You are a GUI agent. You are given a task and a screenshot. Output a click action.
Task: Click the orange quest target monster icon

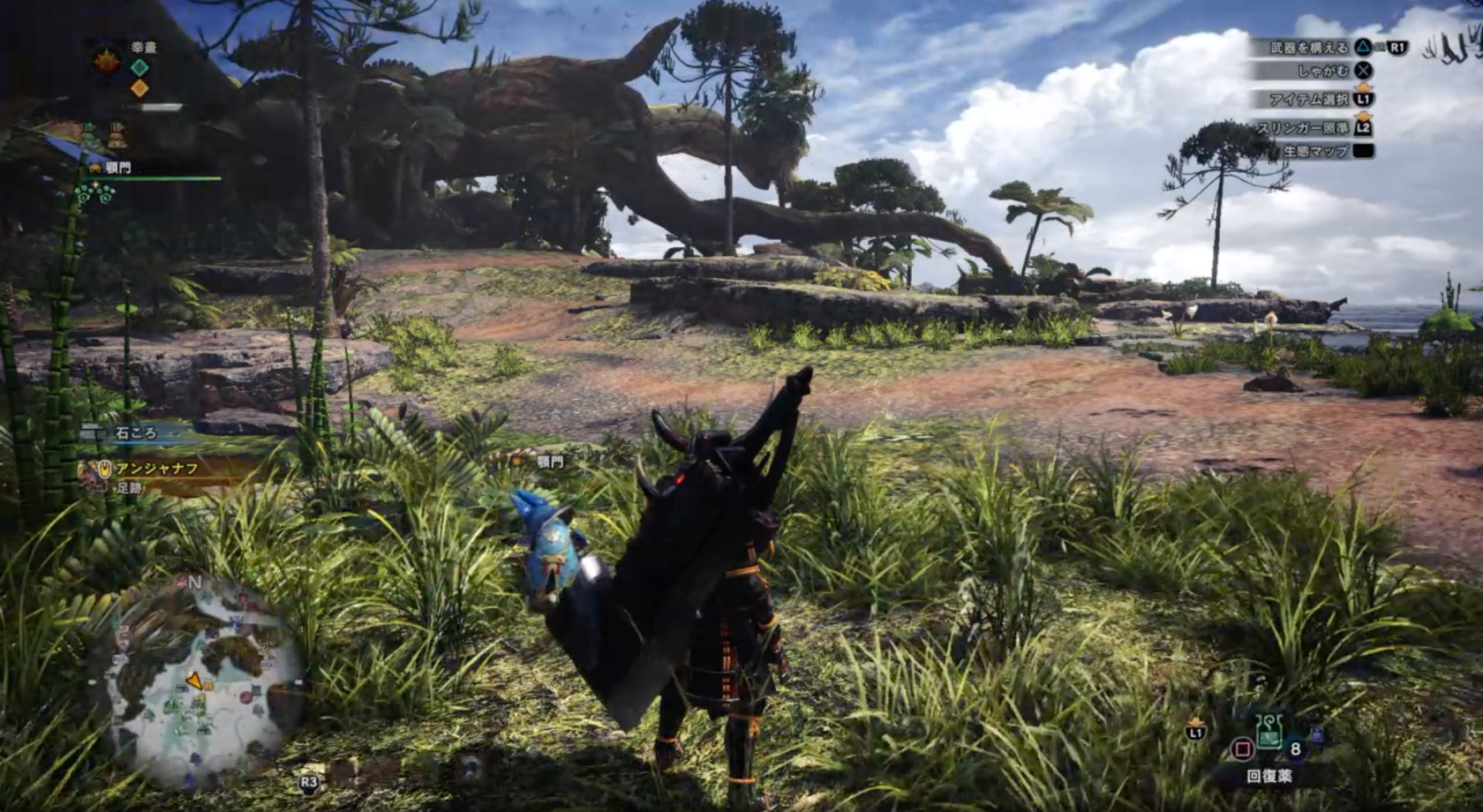pyautogui.click(x=107, y=61)
